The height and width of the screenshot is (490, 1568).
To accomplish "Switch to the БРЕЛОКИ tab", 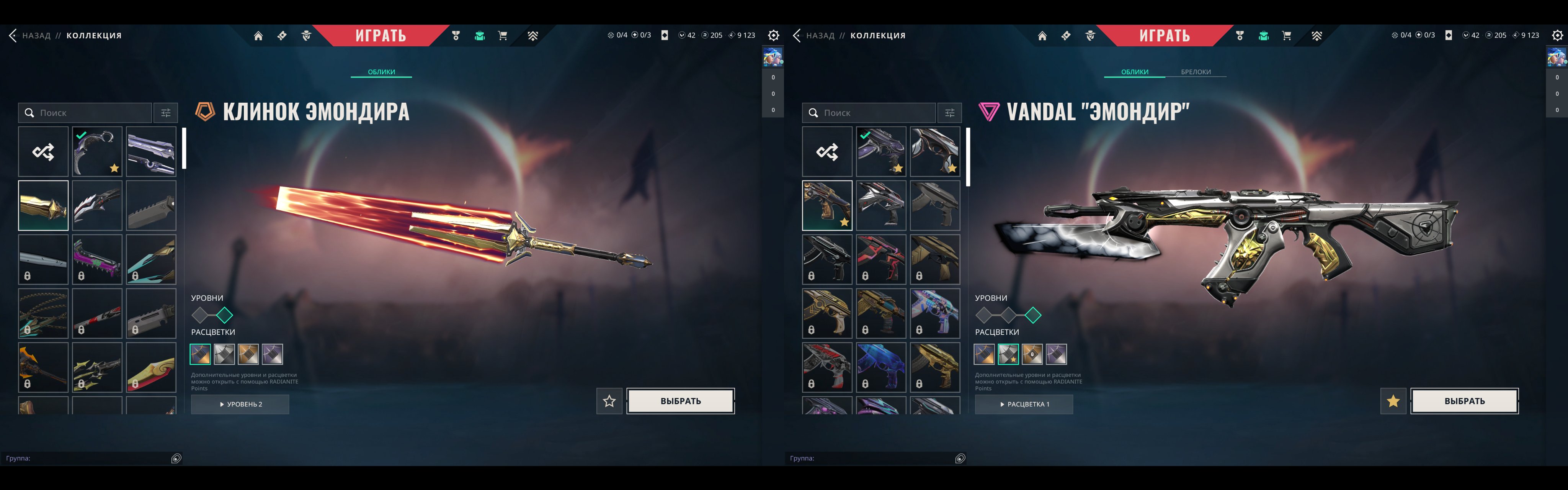I will point(1196,71).
